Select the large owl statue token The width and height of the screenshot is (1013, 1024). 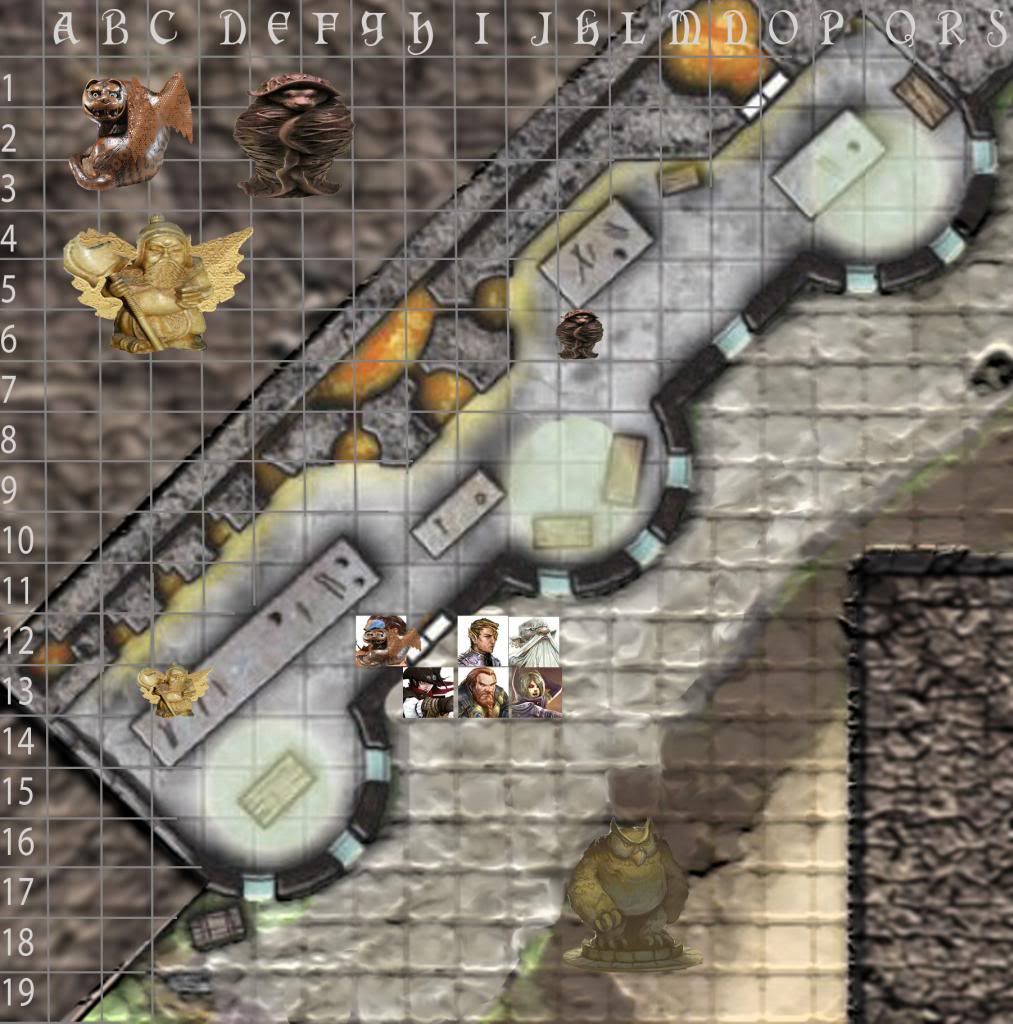(x=630, y=893)
